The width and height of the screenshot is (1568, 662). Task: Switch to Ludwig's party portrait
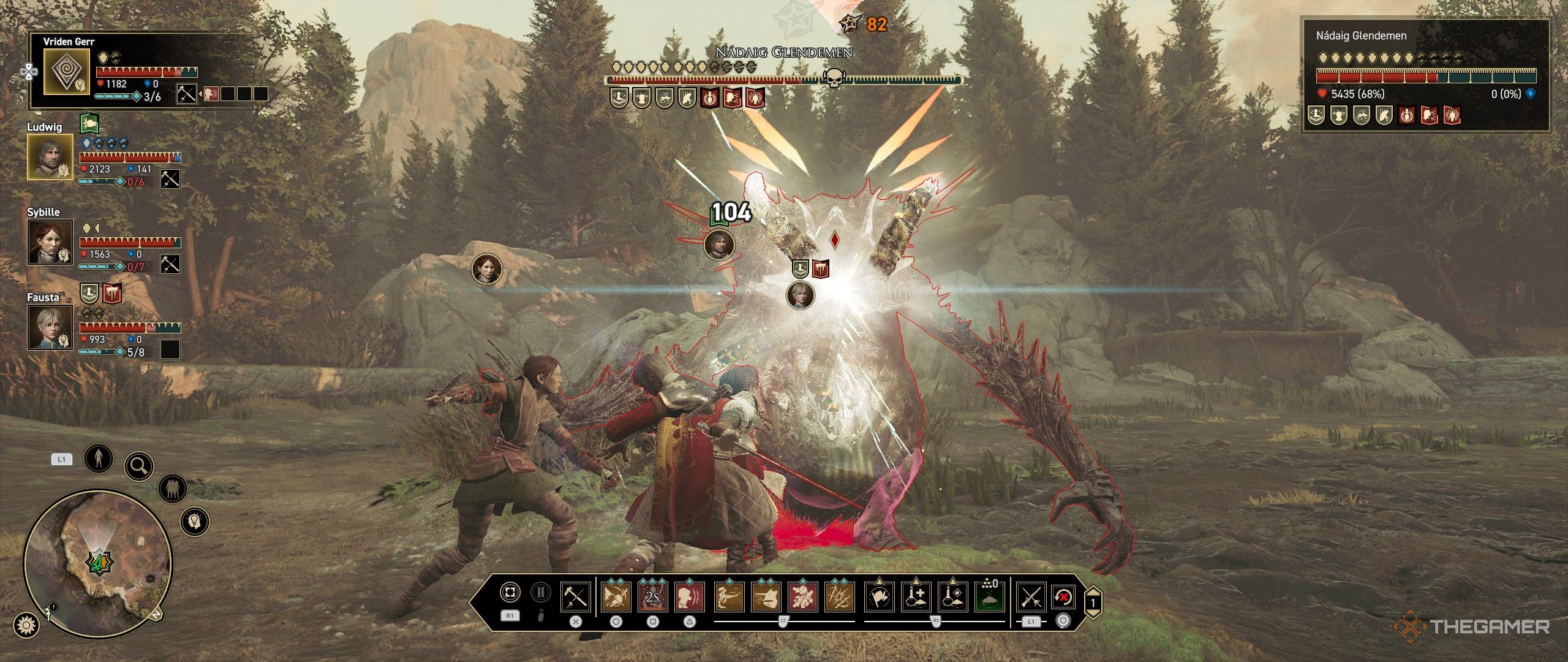point(50,156)
